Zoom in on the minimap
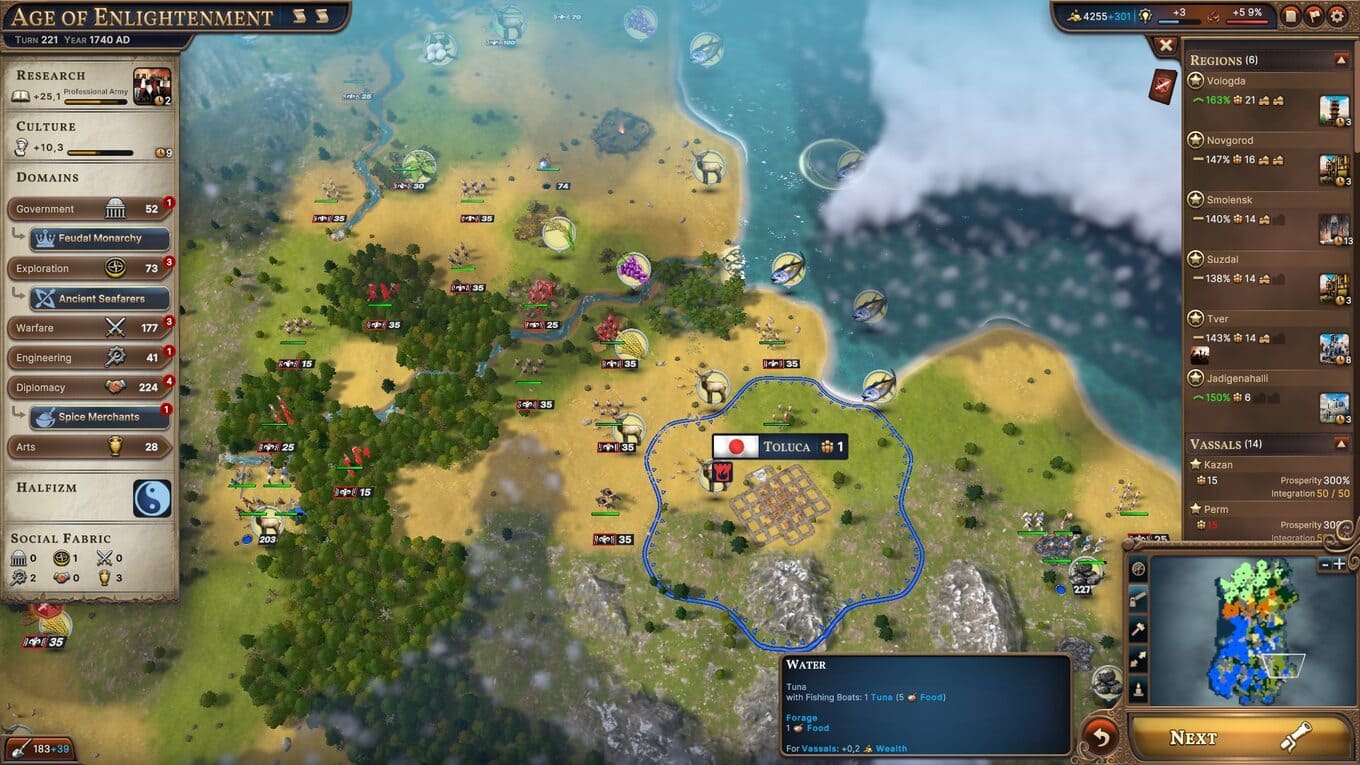 tap(1339, 564)
